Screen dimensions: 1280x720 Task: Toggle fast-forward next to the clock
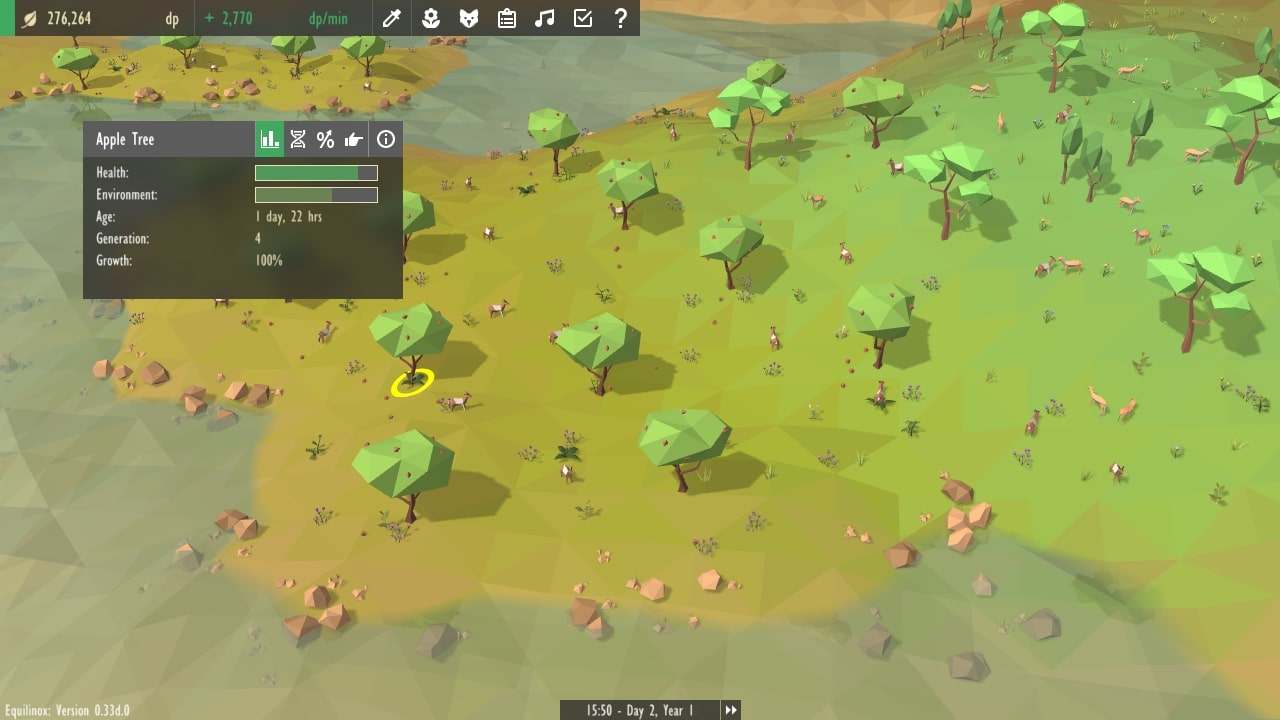731,710
